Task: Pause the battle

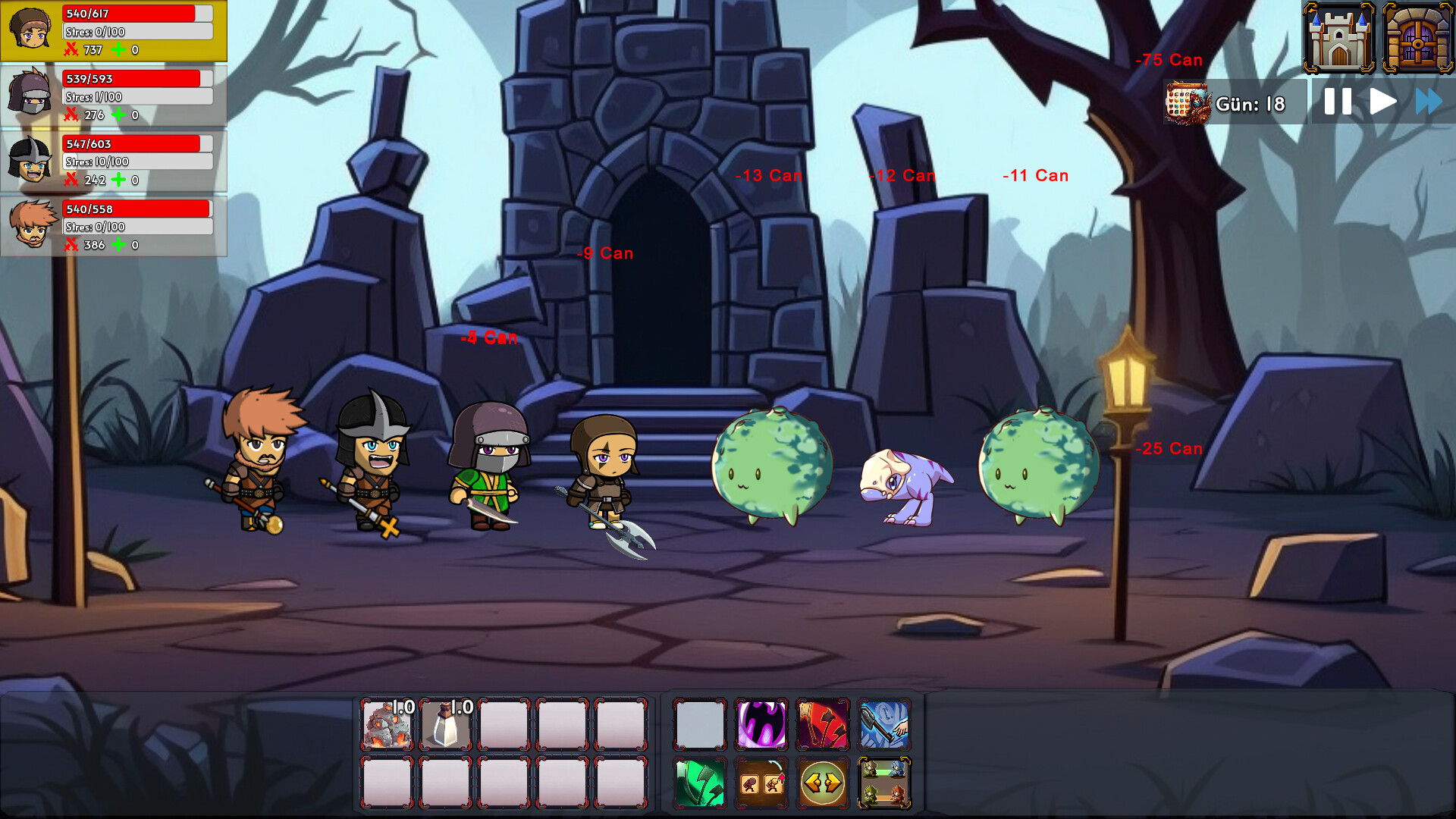Action: [1338, 102]
